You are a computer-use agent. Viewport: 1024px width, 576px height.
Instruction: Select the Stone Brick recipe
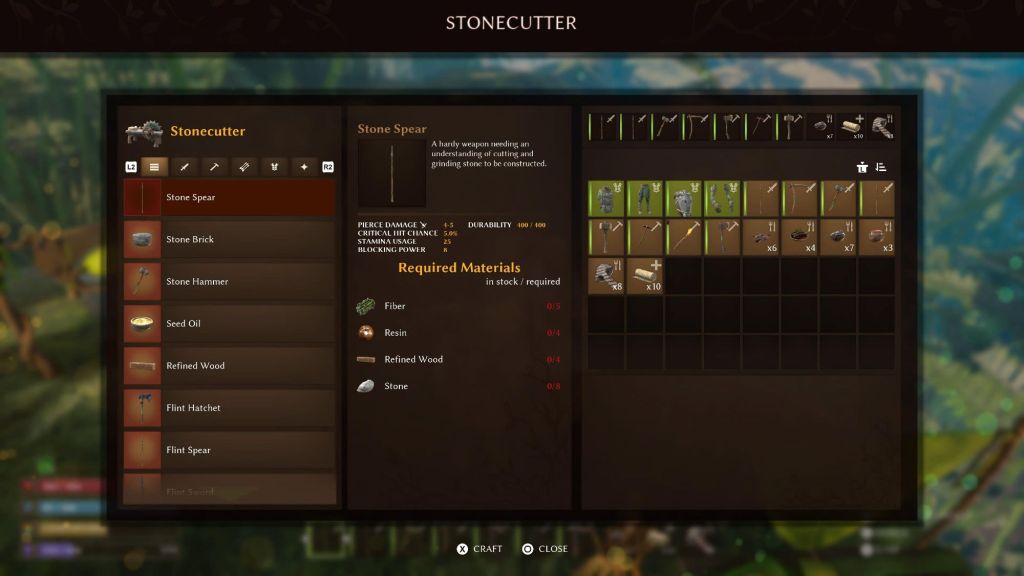229,240
